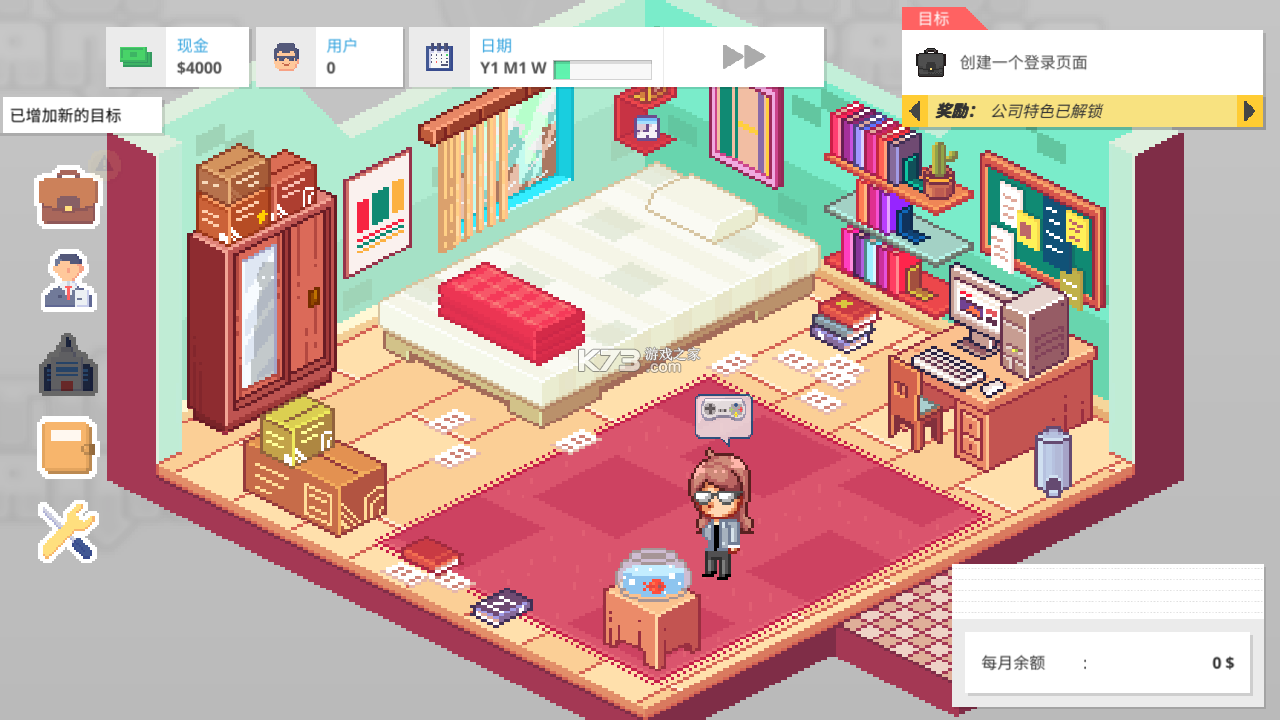1280x720 pixels.
Task: Show the next goal reward arrow
Action: click(1249, 111)
